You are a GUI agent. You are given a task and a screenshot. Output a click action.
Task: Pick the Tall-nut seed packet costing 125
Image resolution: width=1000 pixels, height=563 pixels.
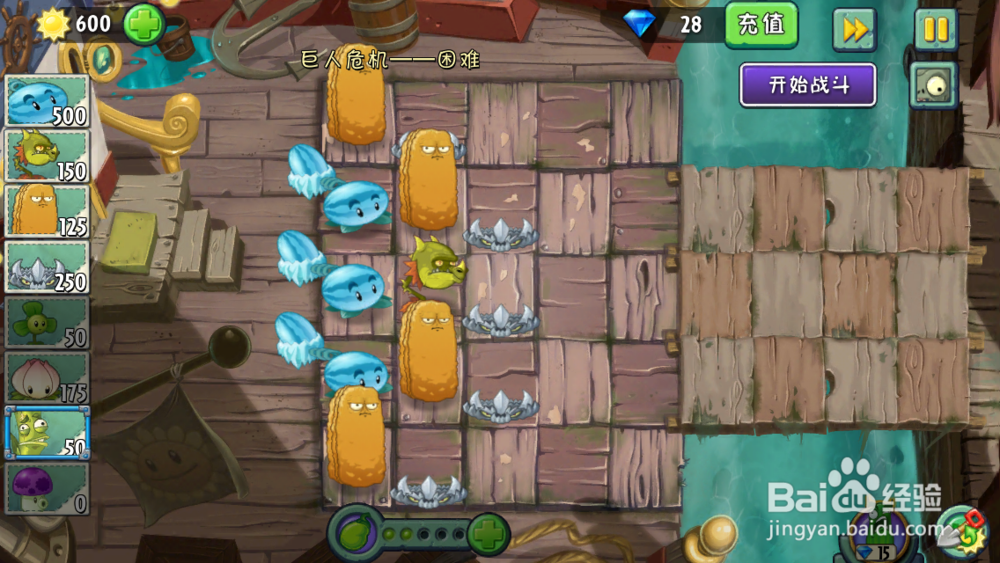pos(47,211)
